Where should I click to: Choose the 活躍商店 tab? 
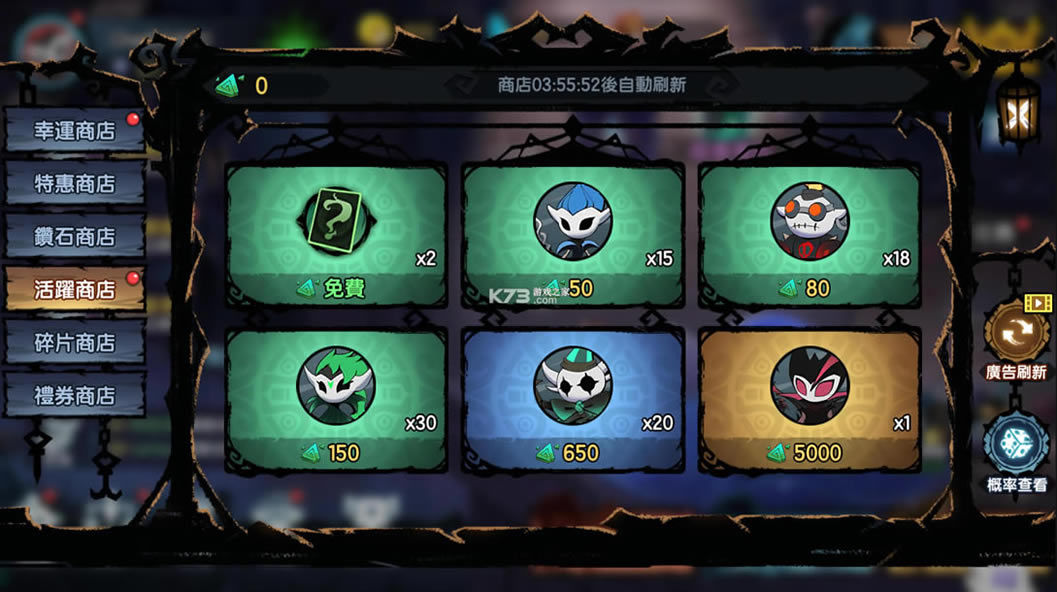pos(75,290)
